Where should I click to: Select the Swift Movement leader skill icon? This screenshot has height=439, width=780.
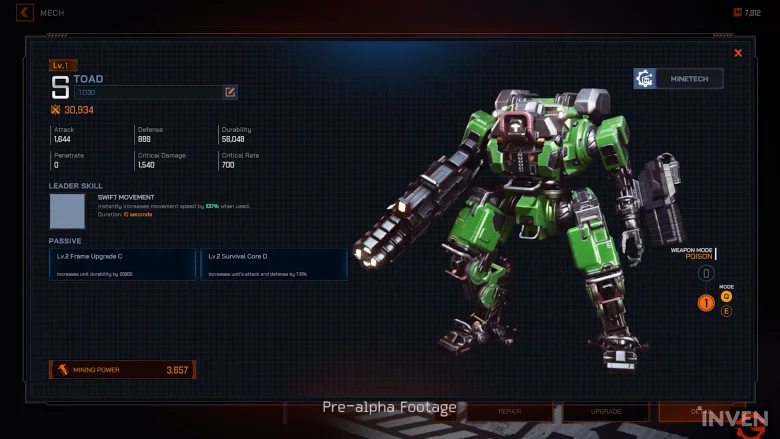(x=68, y=211)
